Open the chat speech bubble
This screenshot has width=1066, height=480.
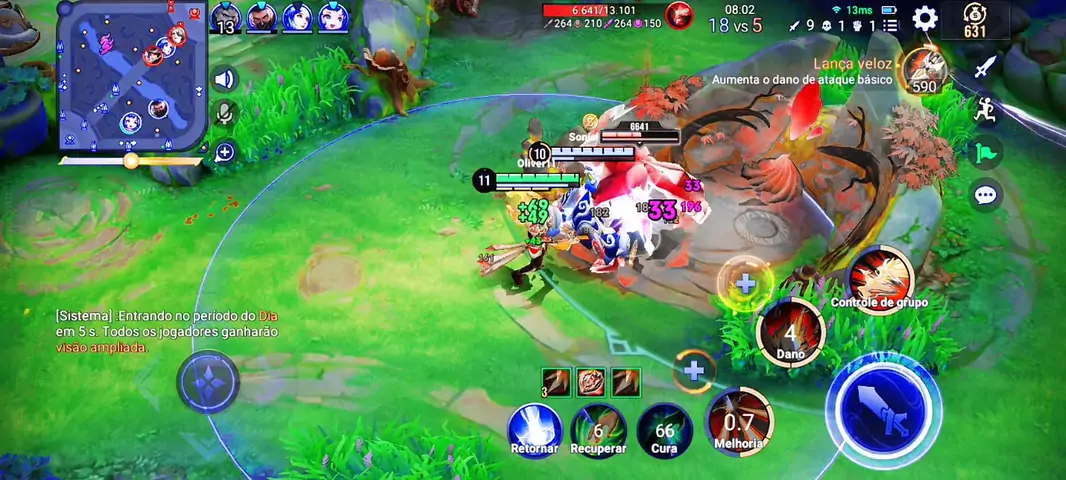point(986,195)
